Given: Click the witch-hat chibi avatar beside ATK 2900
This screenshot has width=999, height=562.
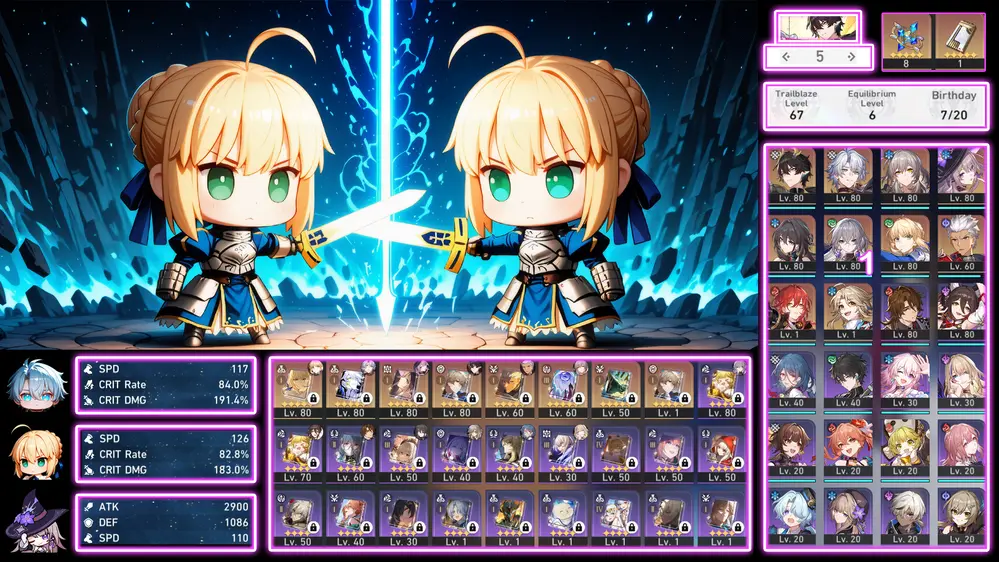Looking at the screenshot, I should 33,521.
